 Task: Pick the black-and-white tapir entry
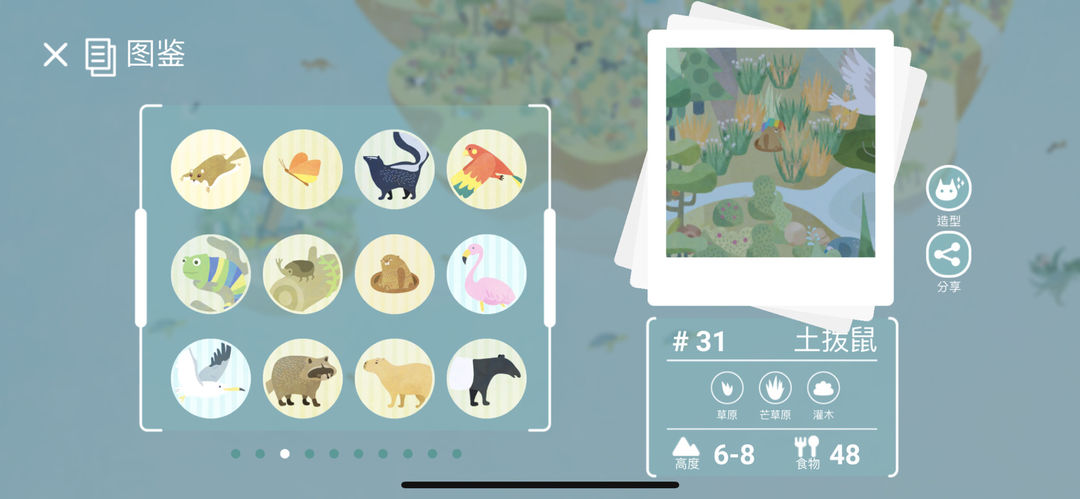(x=486, y=378)
